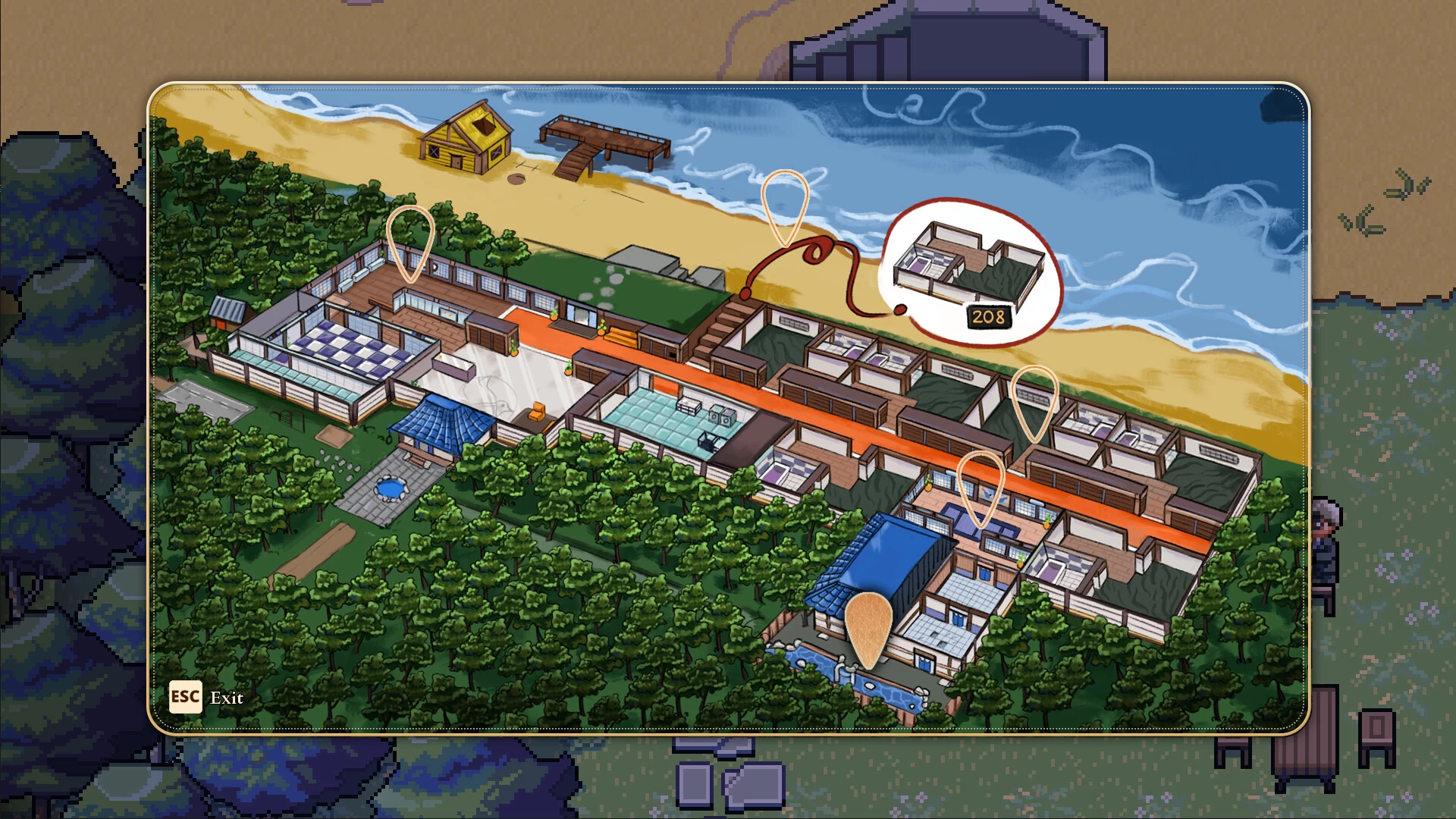Click the ESC key icon next to Exit
1456x819 pixels.
tap(184, 698)
